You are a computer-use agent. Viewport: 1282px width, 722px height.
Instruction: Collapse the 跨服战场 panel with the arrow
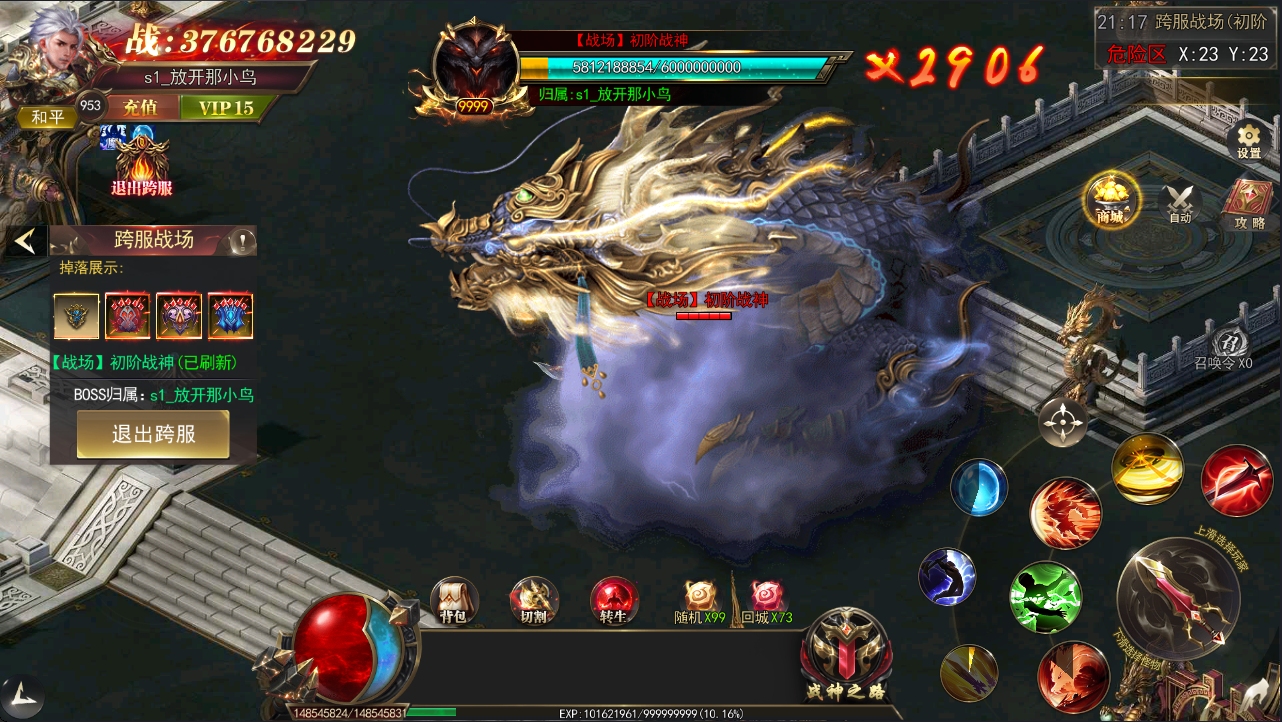pyautogui.click(x=26, y=241)
